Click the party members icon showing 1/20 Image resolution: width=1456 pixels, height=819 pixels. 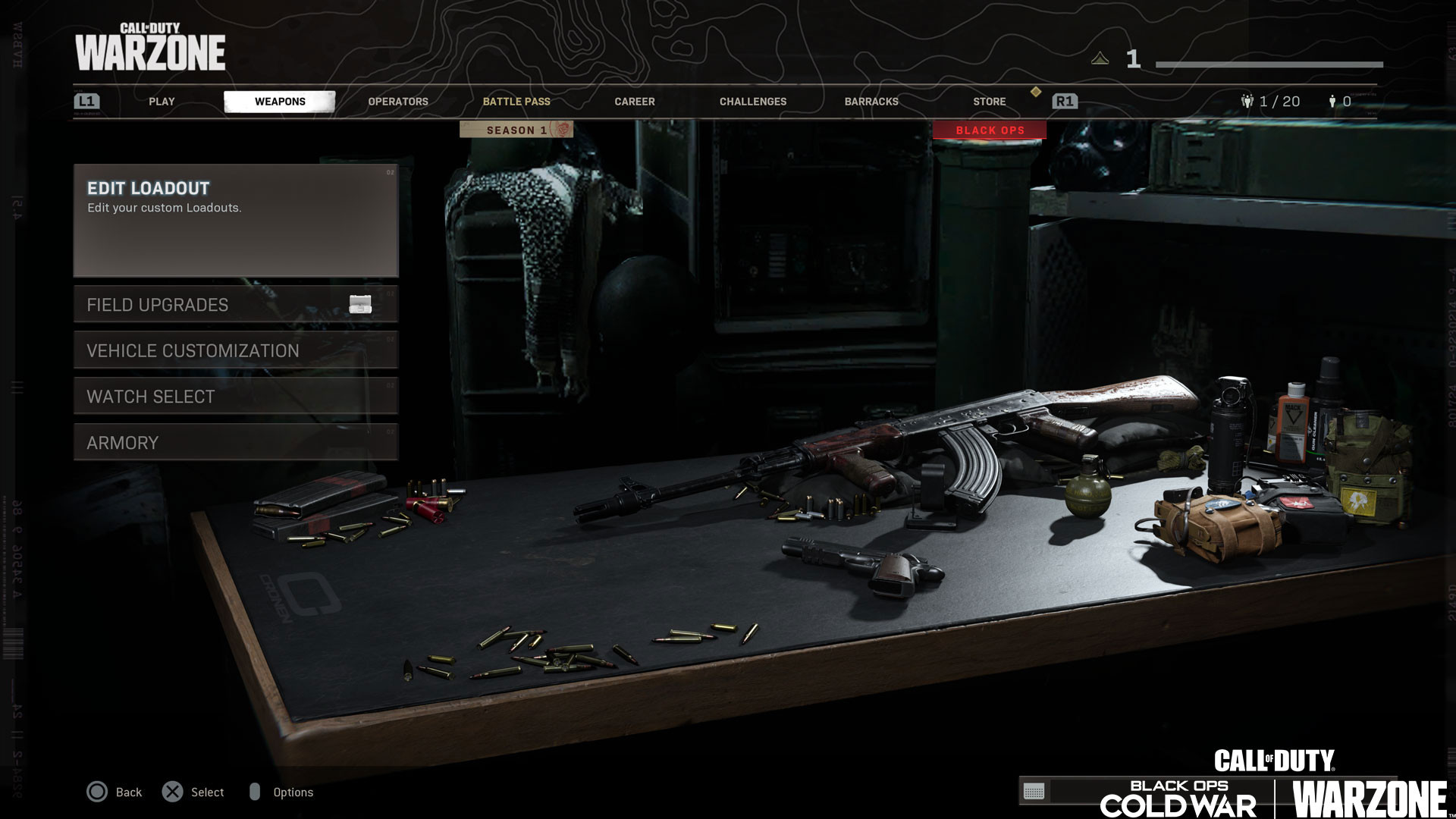(x=1247, y=102)
